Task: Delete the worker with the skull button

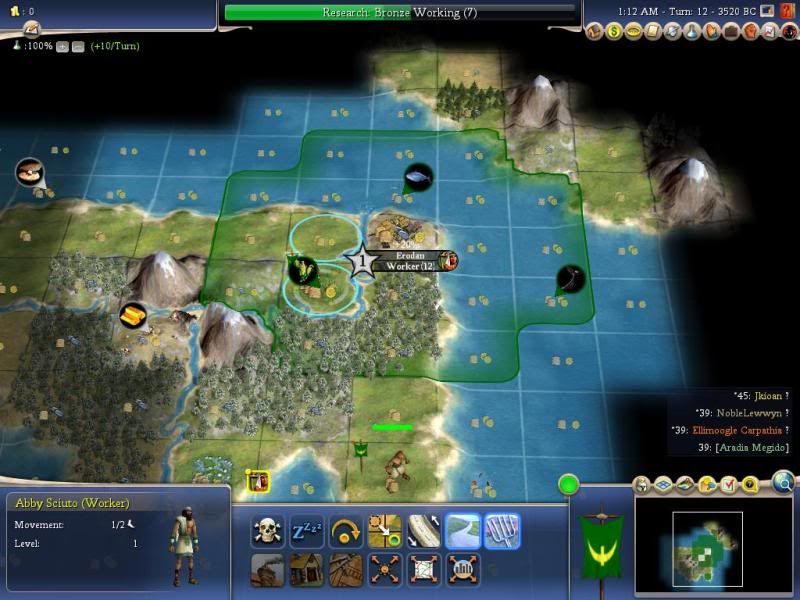Action: coord(267,531)
